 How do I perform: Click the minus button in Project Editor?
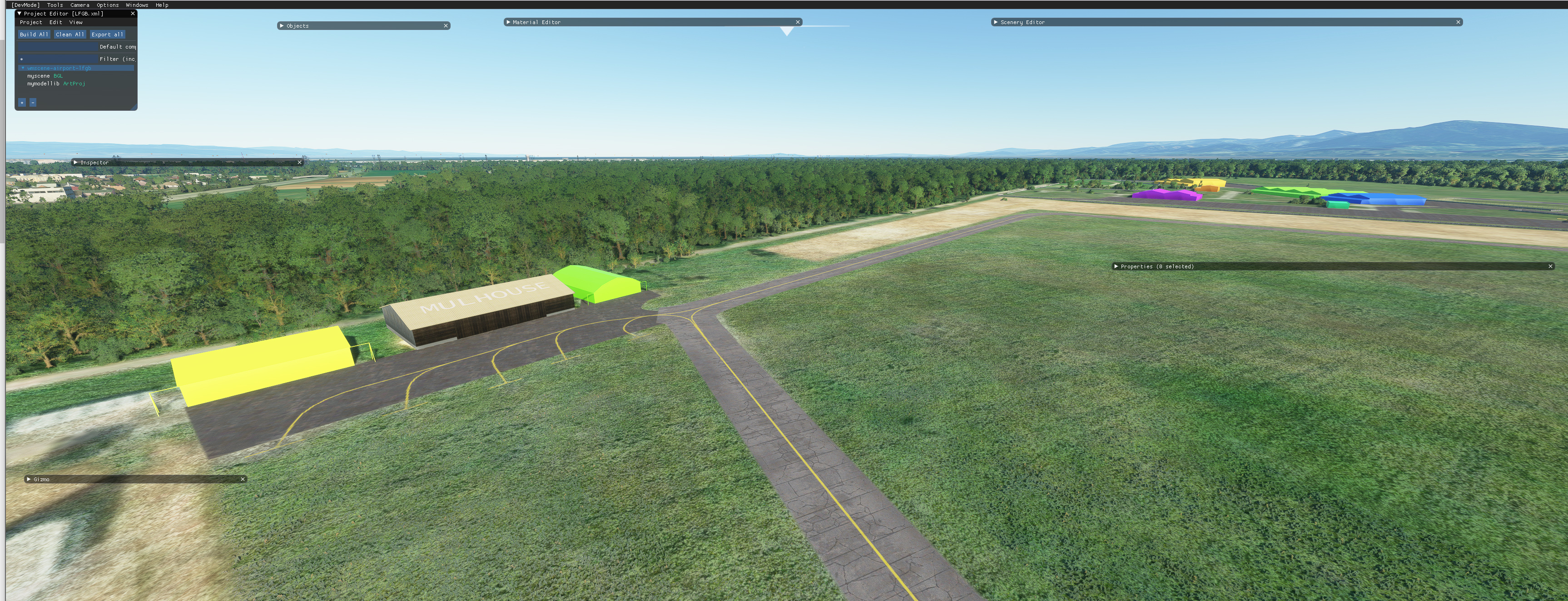[x=33, y=103]
